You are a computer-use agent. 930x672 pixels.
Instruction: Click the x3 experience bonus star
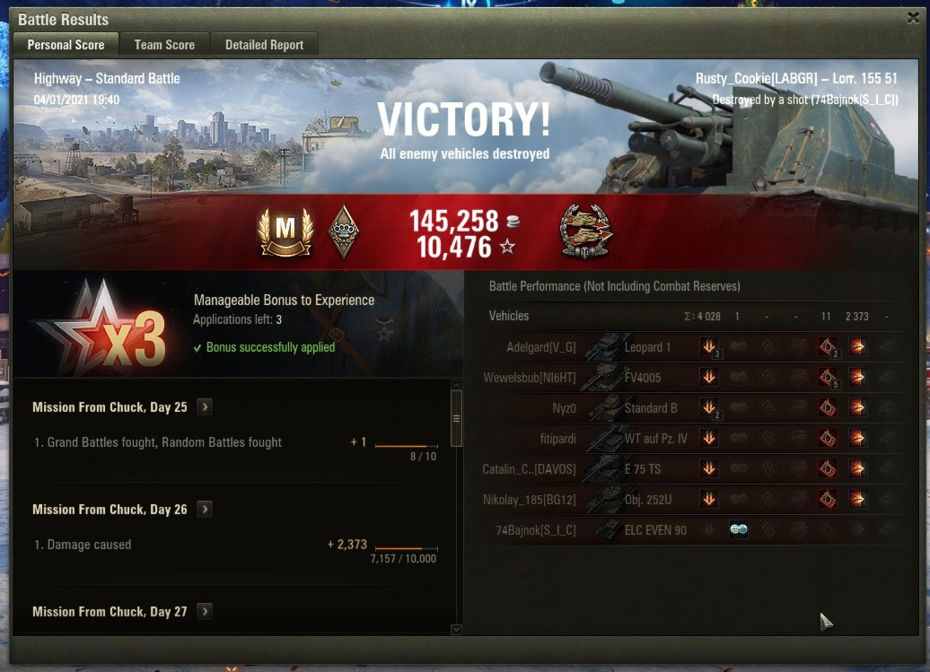point(101,325)
